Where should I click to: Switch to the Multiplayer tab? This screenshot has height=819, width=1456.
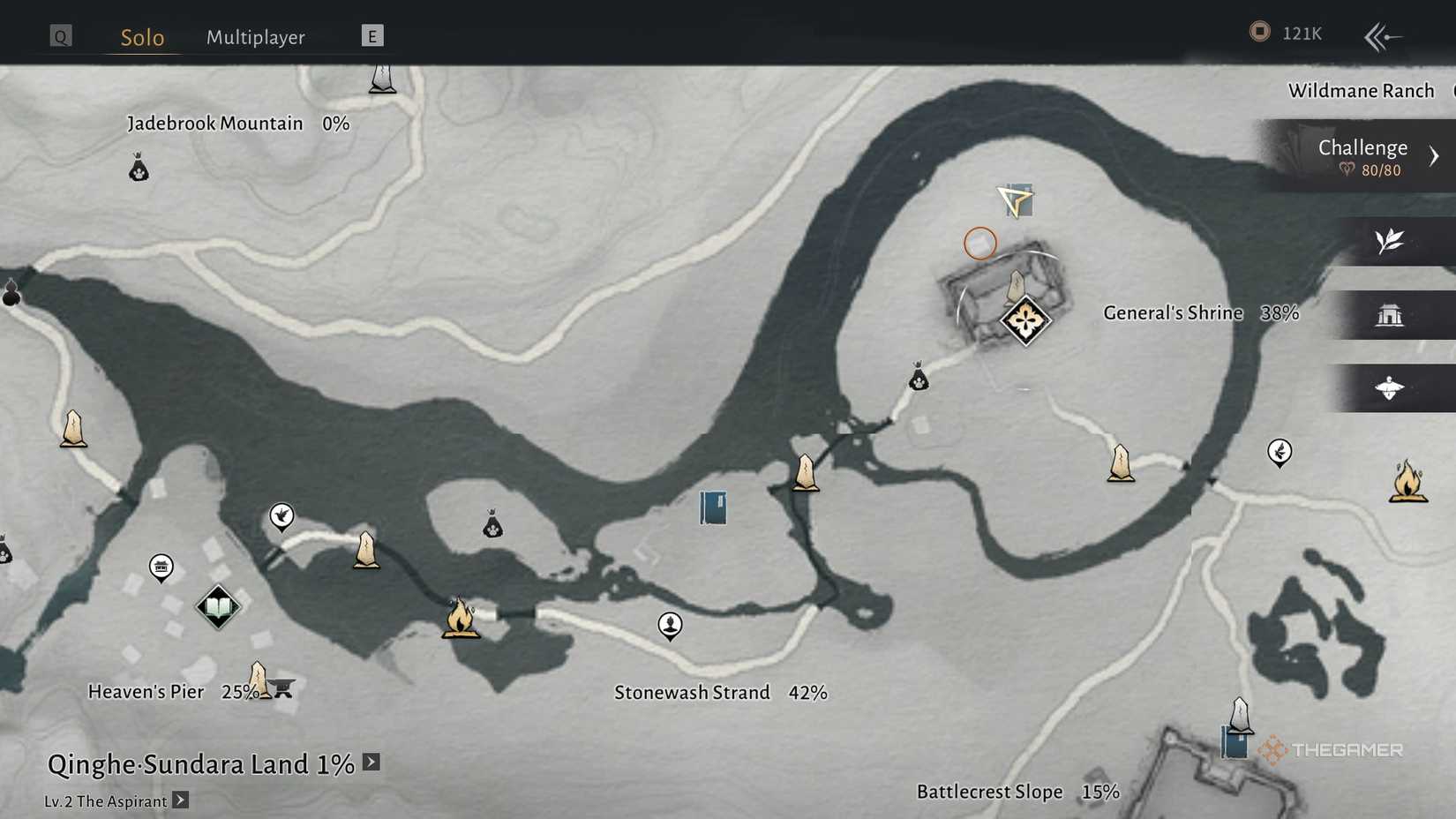[x=255, y=37]
